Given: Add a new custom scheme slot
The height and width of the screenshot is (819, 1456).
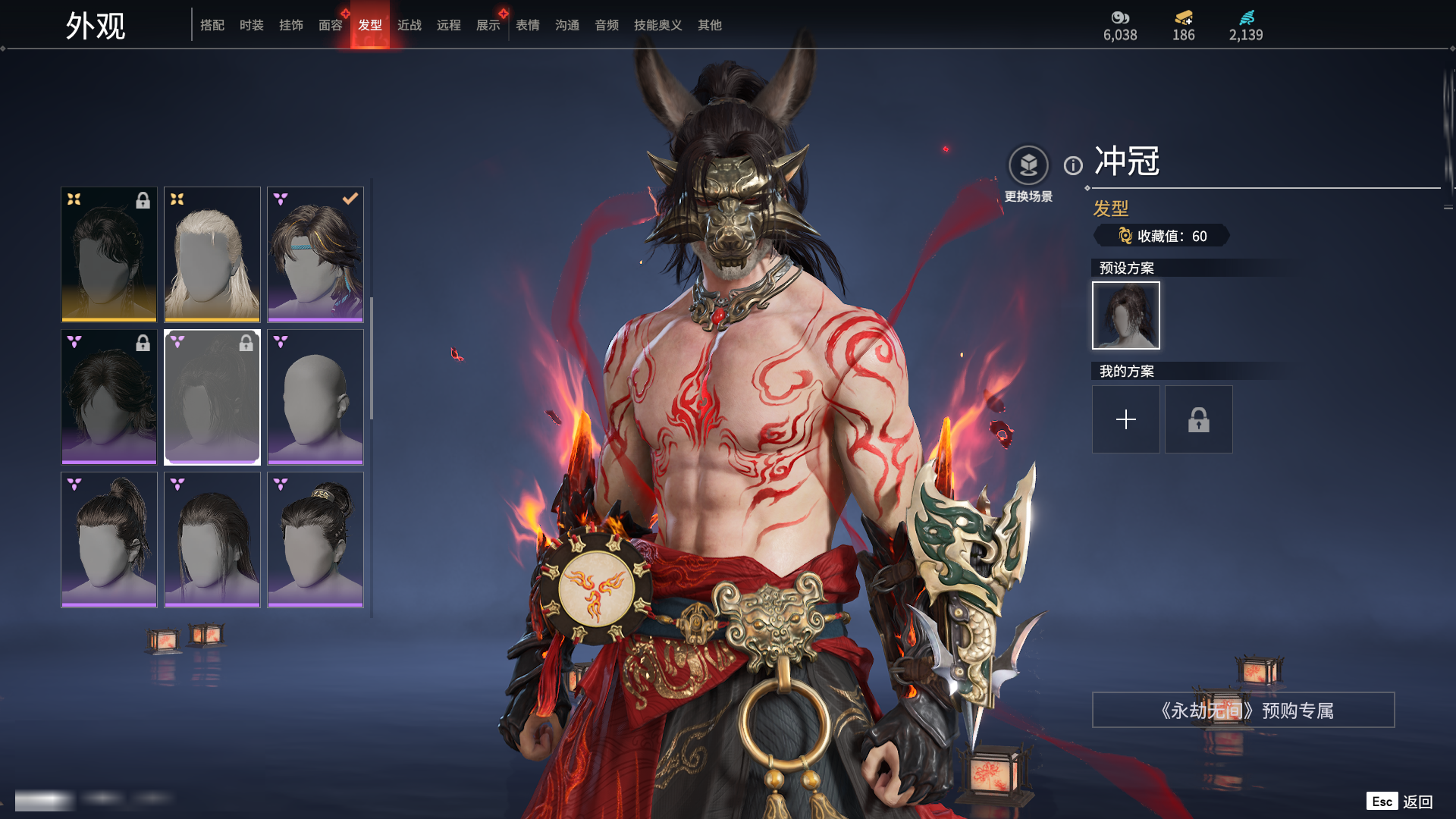Looking at the screenshot, I should coord(1126,419).
